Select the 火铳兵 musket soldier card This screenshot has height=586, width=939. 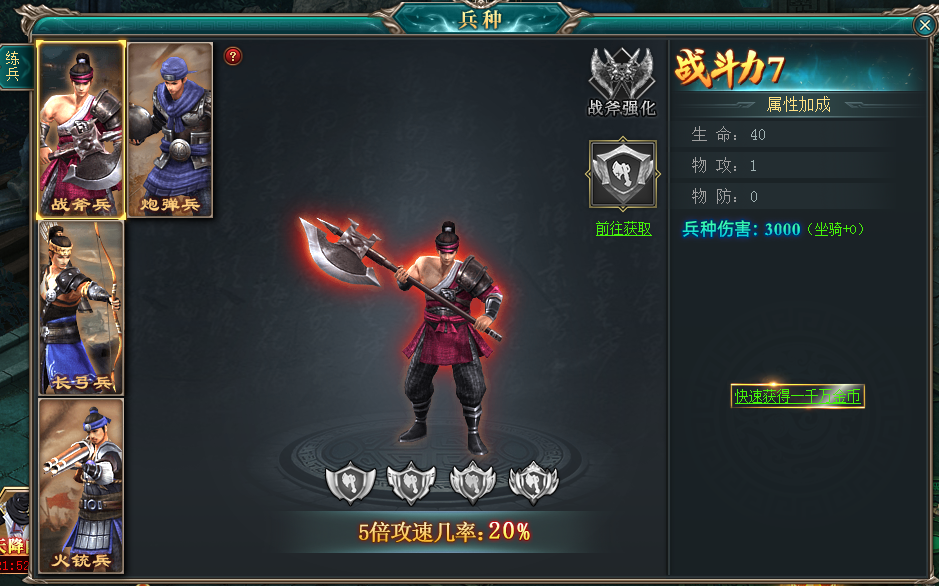click(x=81, y=485)
